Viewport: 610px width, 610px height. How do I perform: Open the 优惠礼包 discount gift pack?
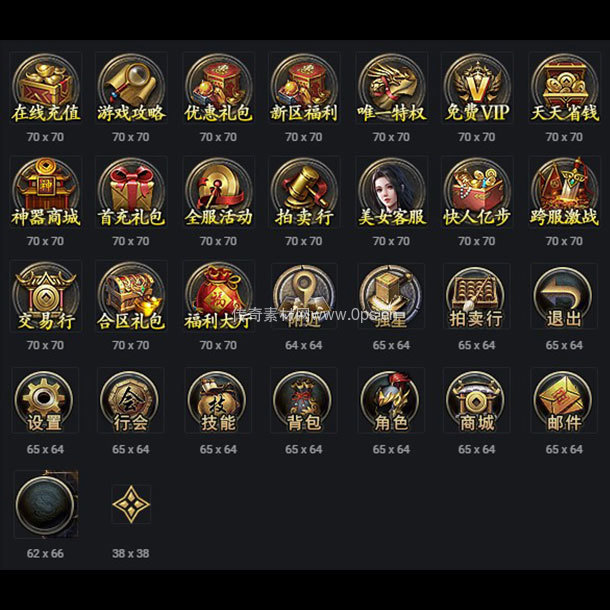click(x=218, y=88)
